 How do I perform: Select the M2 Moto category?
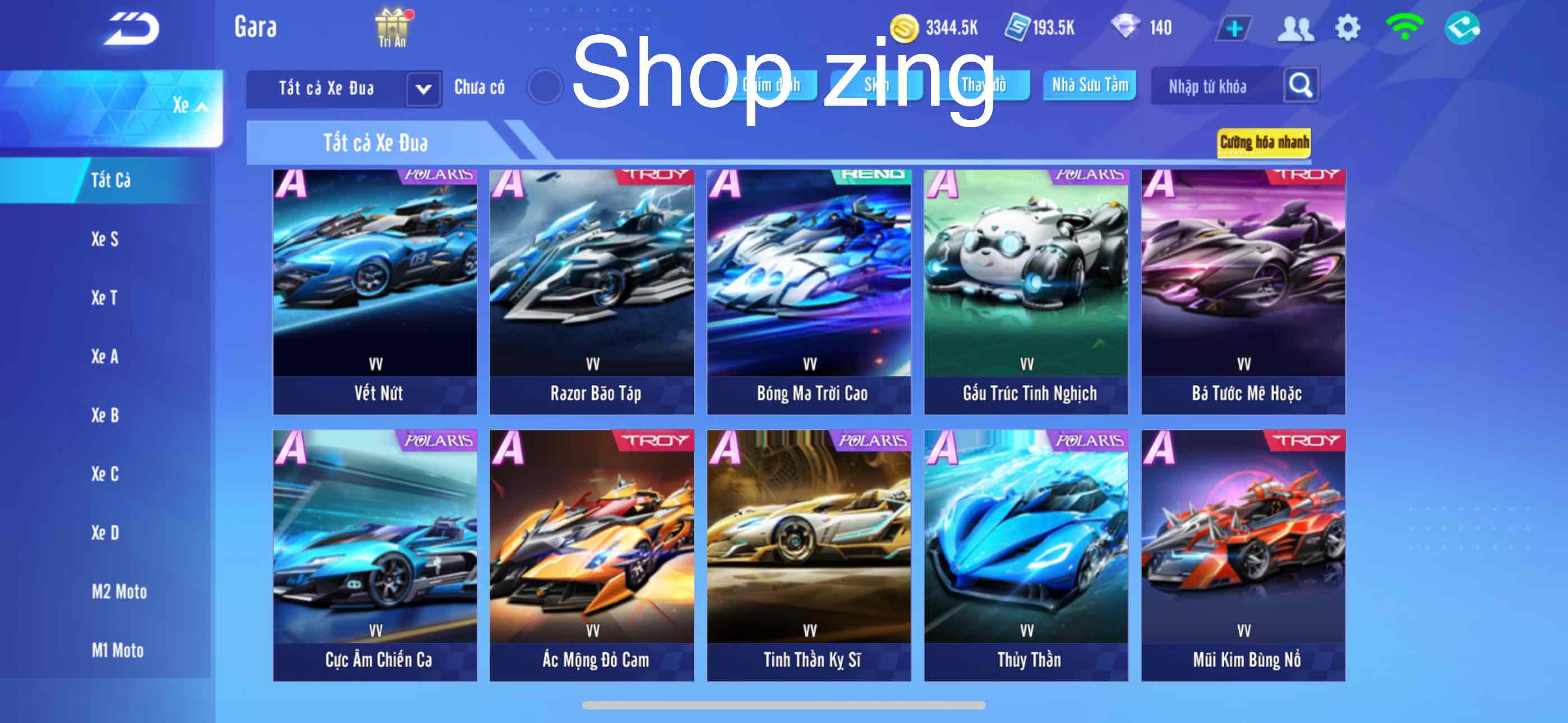[119, 591]
